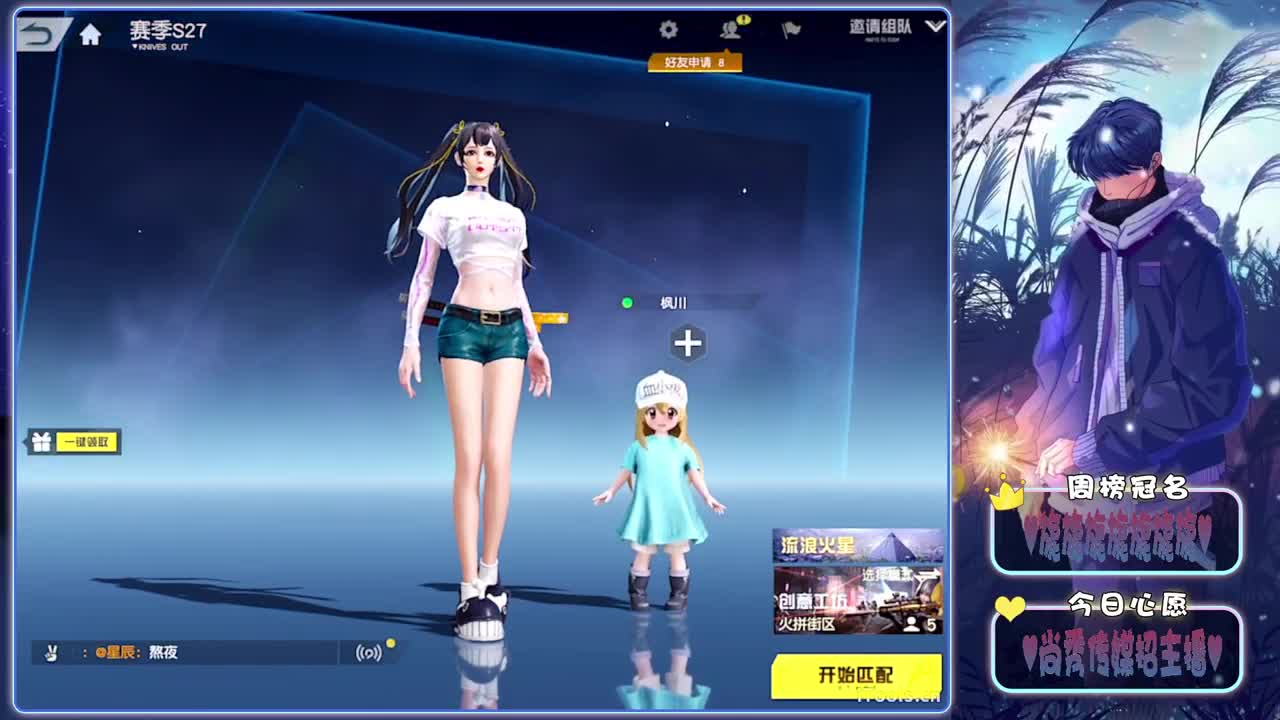Open the settings gear
This screenshot has height=720, width=1280.
[668, 31]
